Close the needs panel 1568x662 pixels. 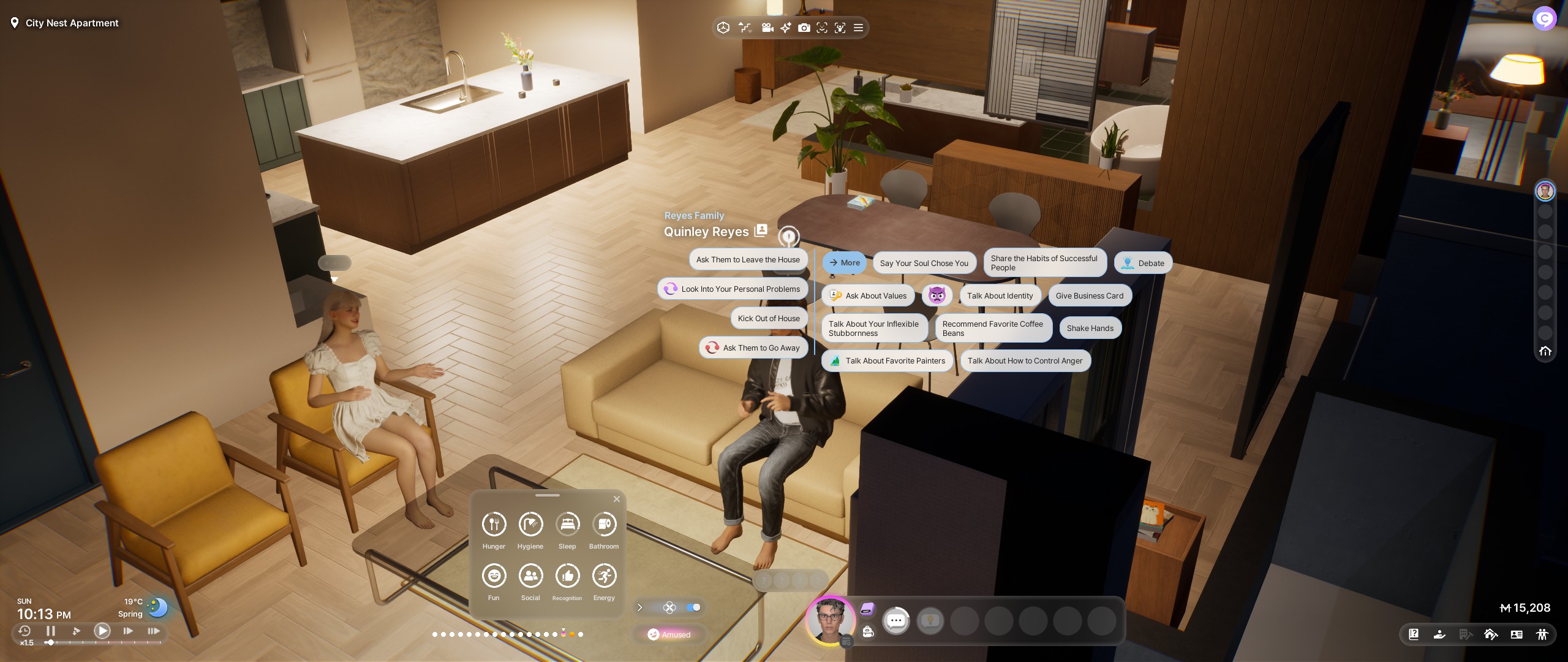pos(617,499)
